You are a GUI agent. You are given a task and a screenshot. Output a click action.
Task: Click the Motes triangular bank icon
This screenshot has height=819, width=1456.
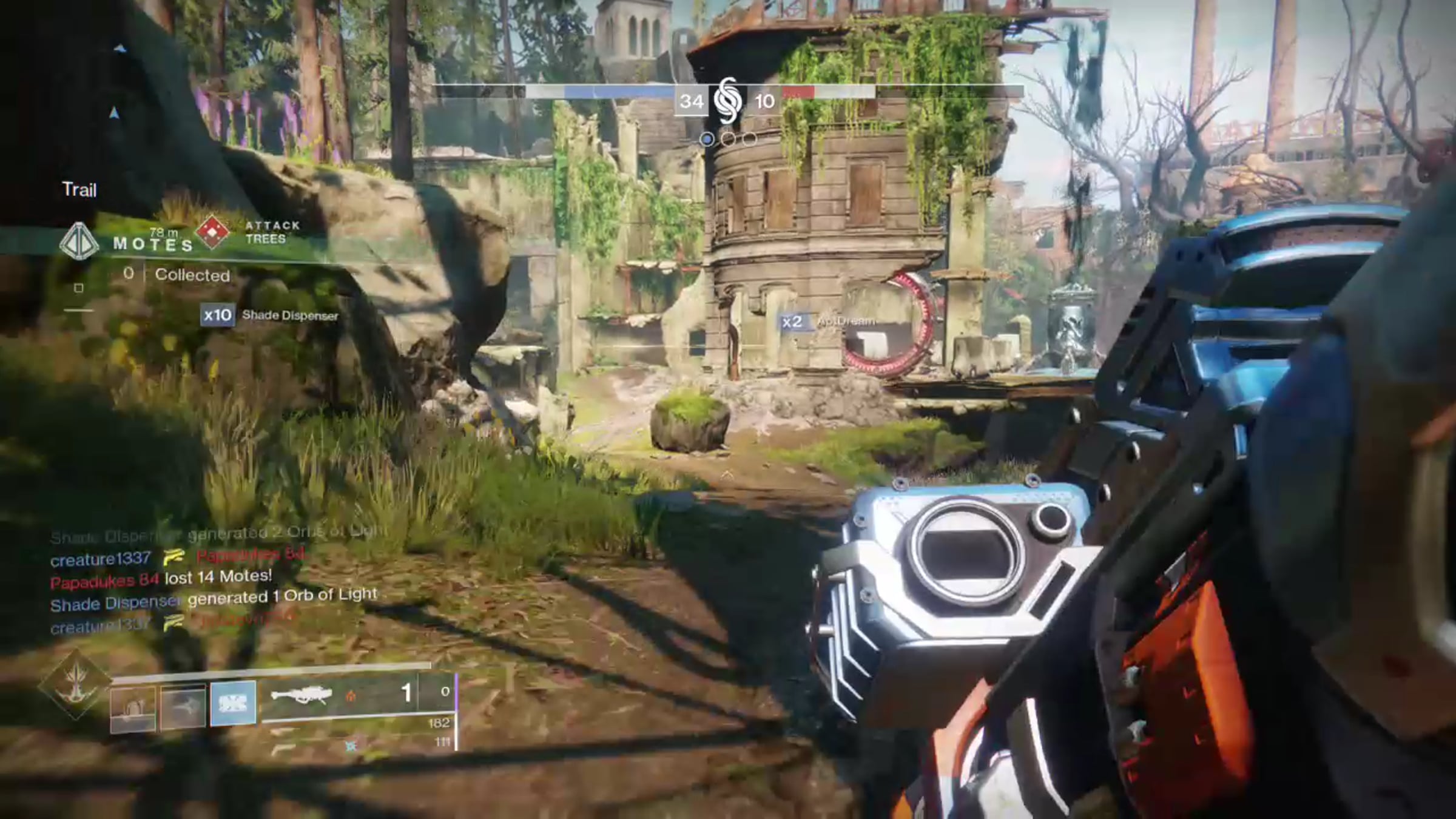click(x=79, y=241)
